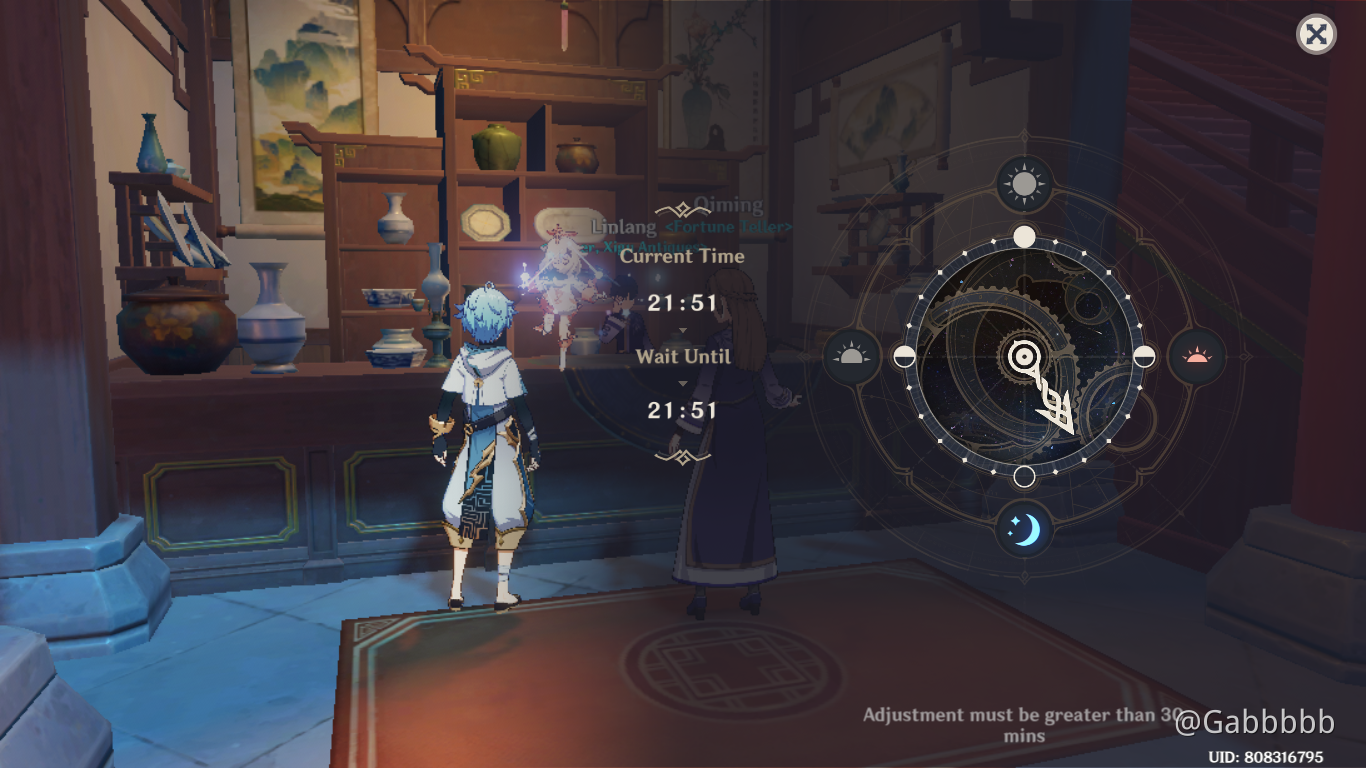Select the noon sun icon atop the time dial
The height and width of the screenshot is (768, 1366).
tap(1023, 185)
